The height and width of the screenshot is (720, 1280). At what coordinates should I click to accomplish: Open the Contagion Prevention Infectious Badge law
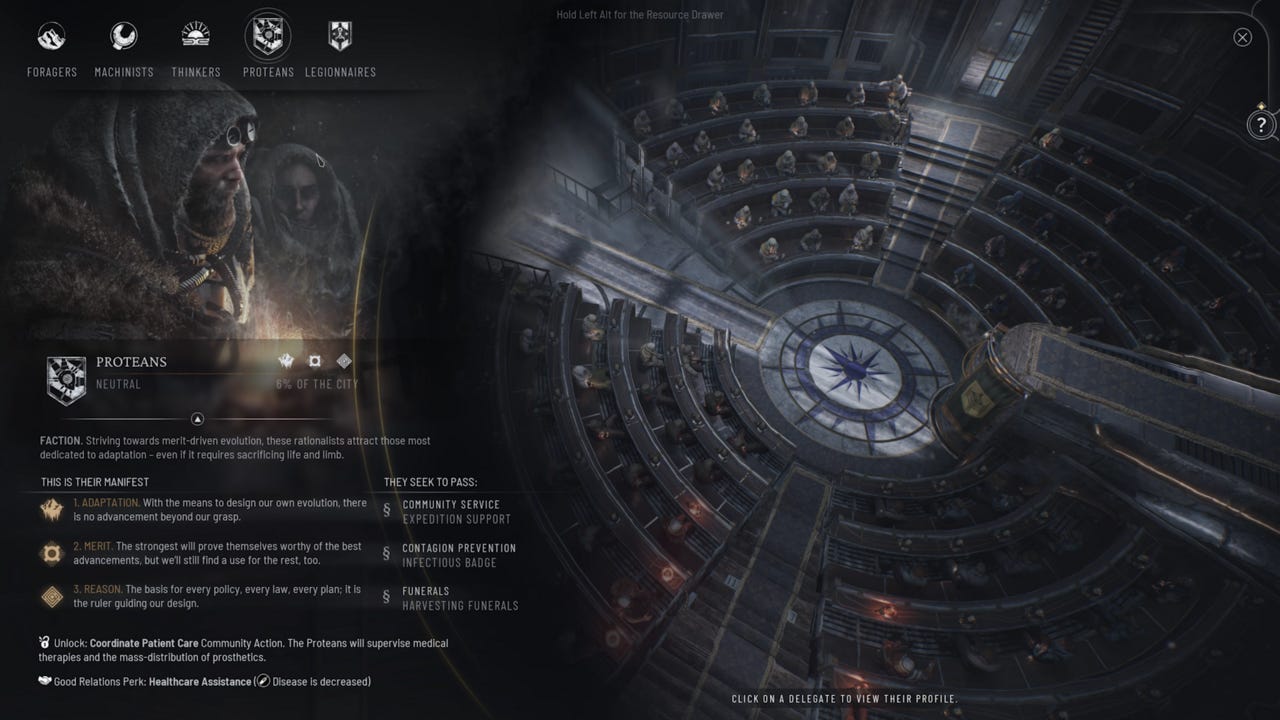pos(456,554)
